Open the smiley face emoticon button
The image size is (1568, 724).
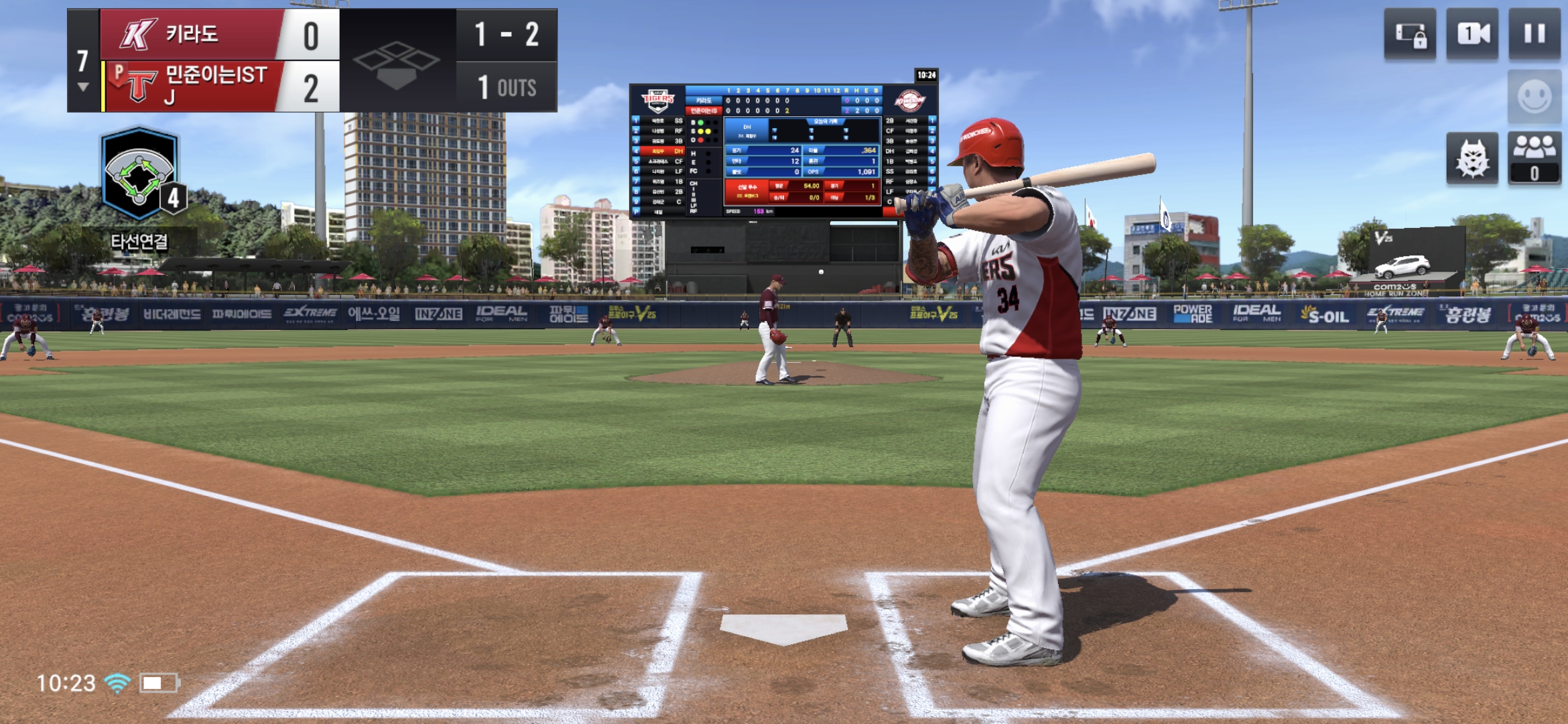coord(1534,97)
